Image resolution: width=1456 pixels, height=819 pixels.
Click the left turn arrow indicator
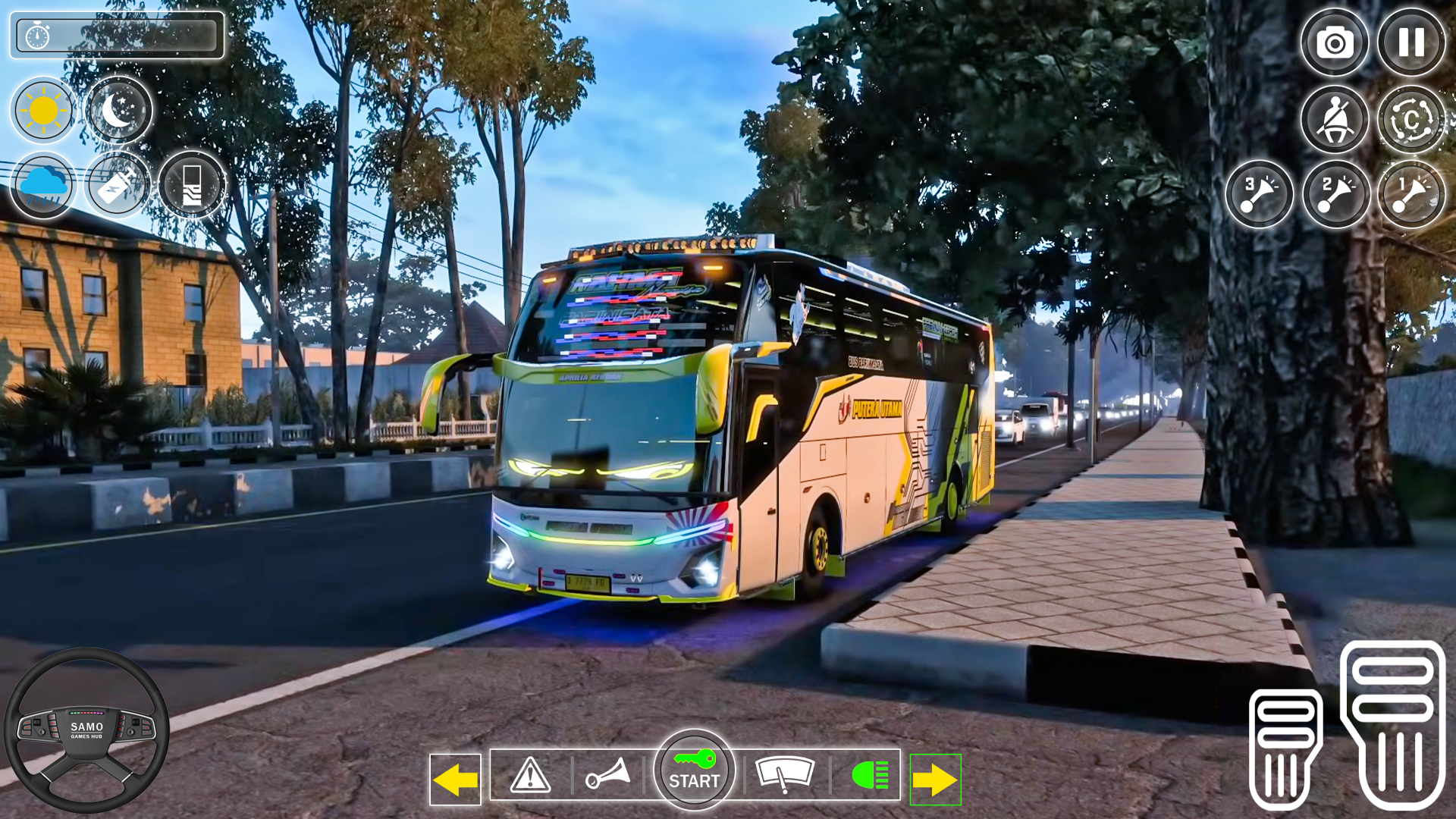[455, 774]
